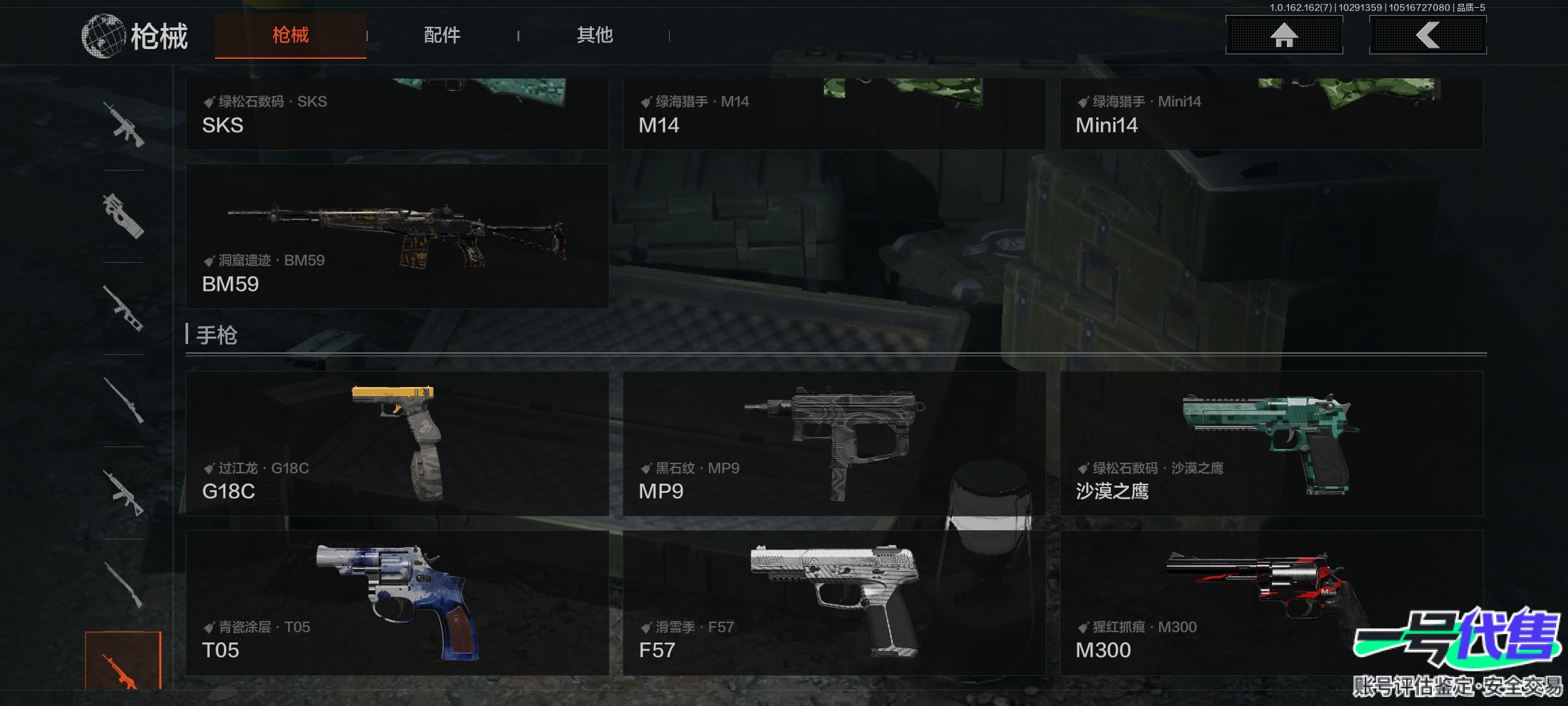This screenshot has height=706, width=1568.
Task: Open the 配件 tab
Action: point(442,35)
